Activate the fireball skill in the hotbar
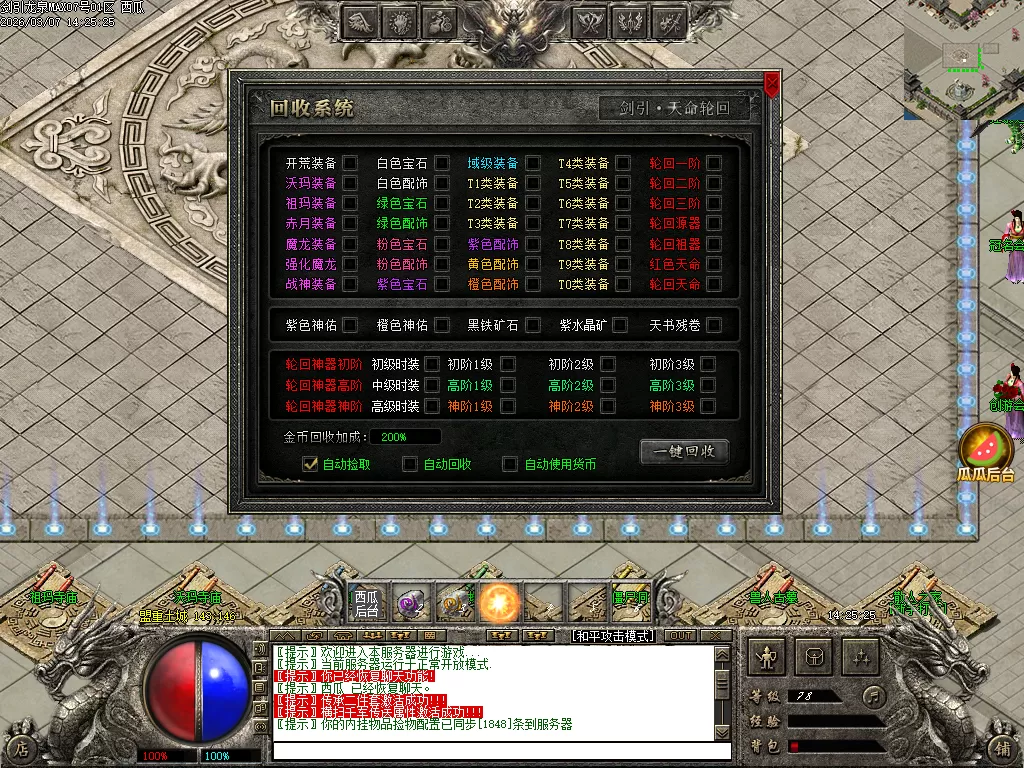This screenshot has height=768, width=1024. pos(499,603)
